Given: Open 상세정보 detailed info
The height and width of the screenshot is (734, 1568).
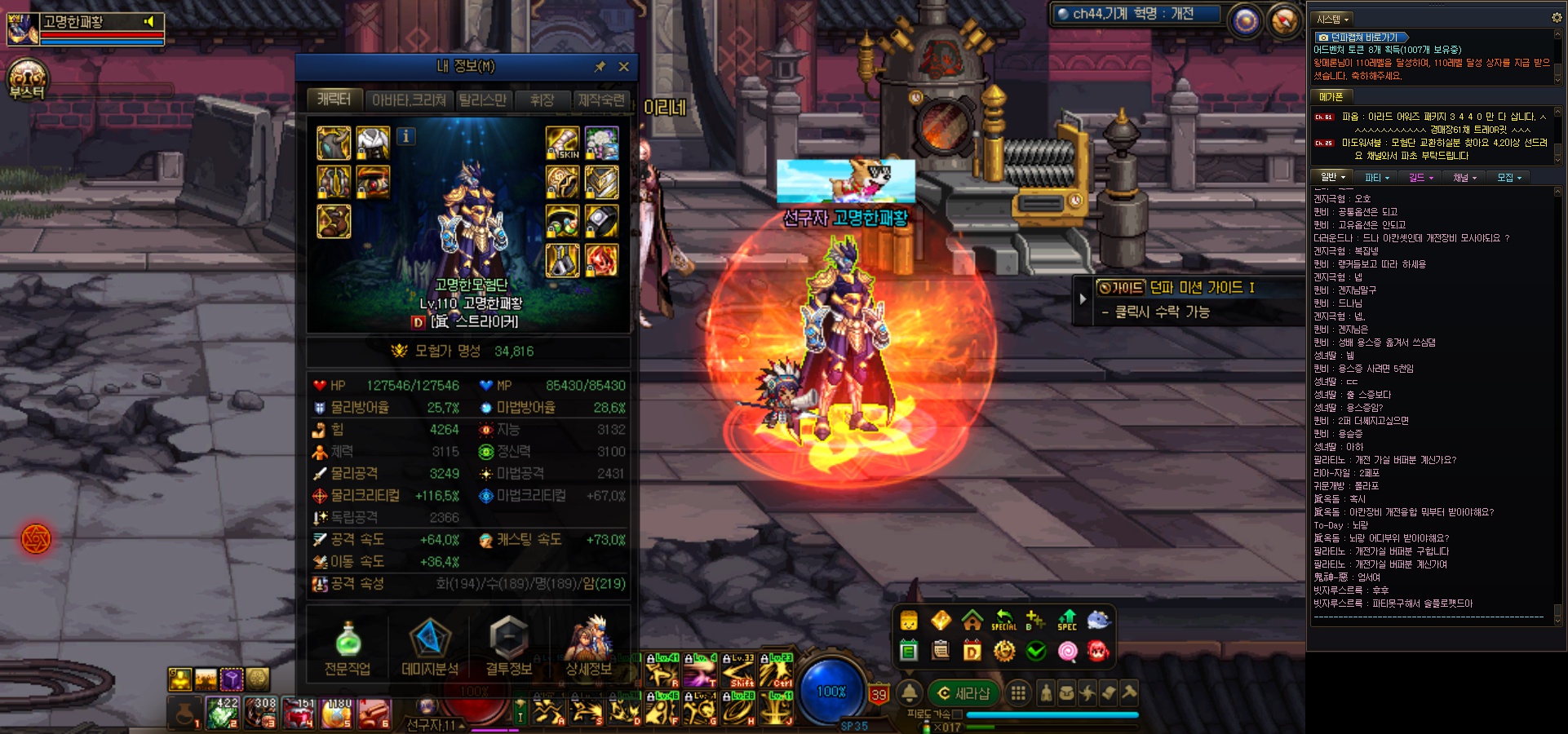Looking at the screenshot, I should coord(589,649).
